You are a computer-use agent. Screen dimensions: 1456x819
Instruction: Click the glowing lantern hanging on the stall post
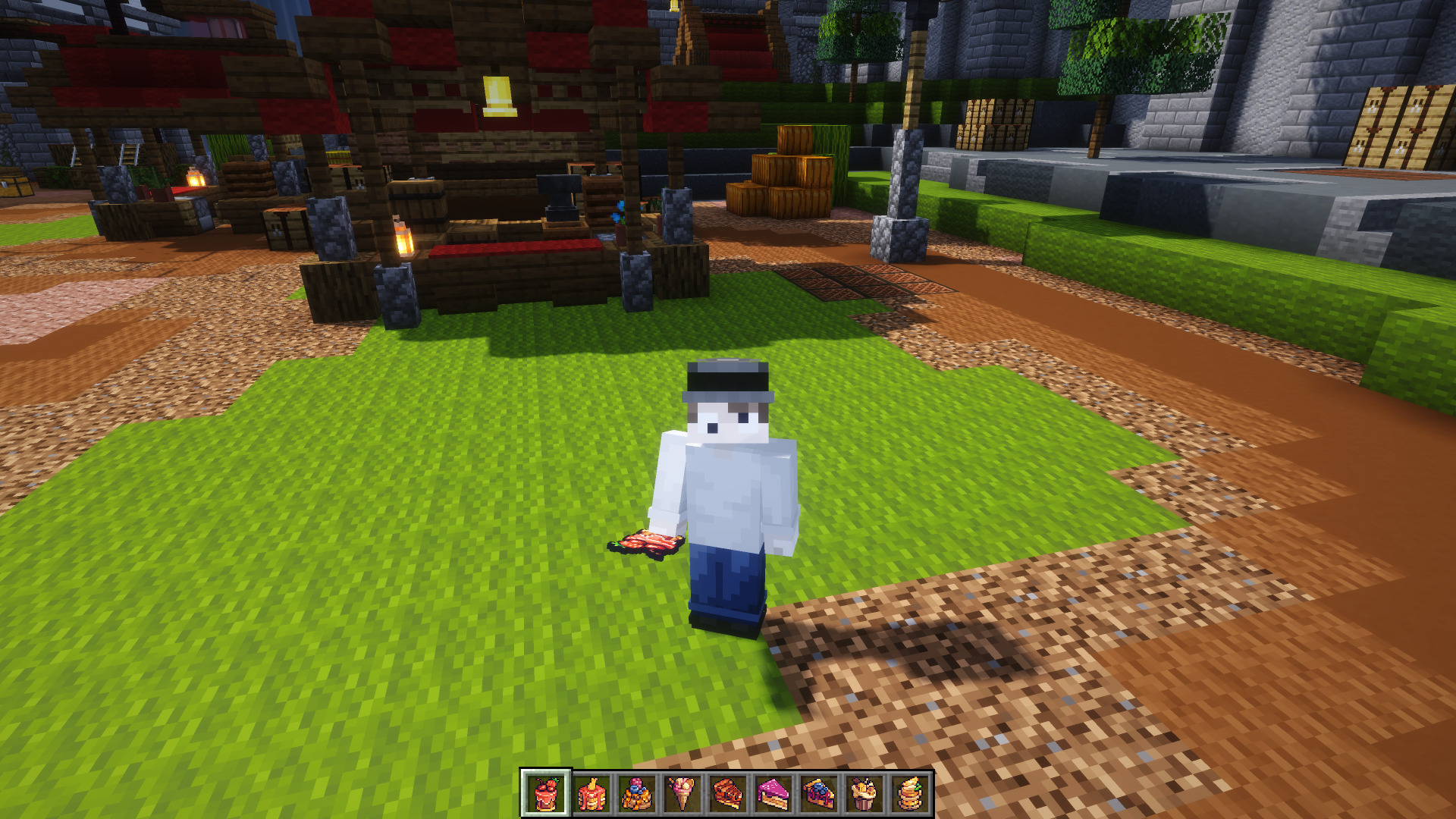[403, 241]
